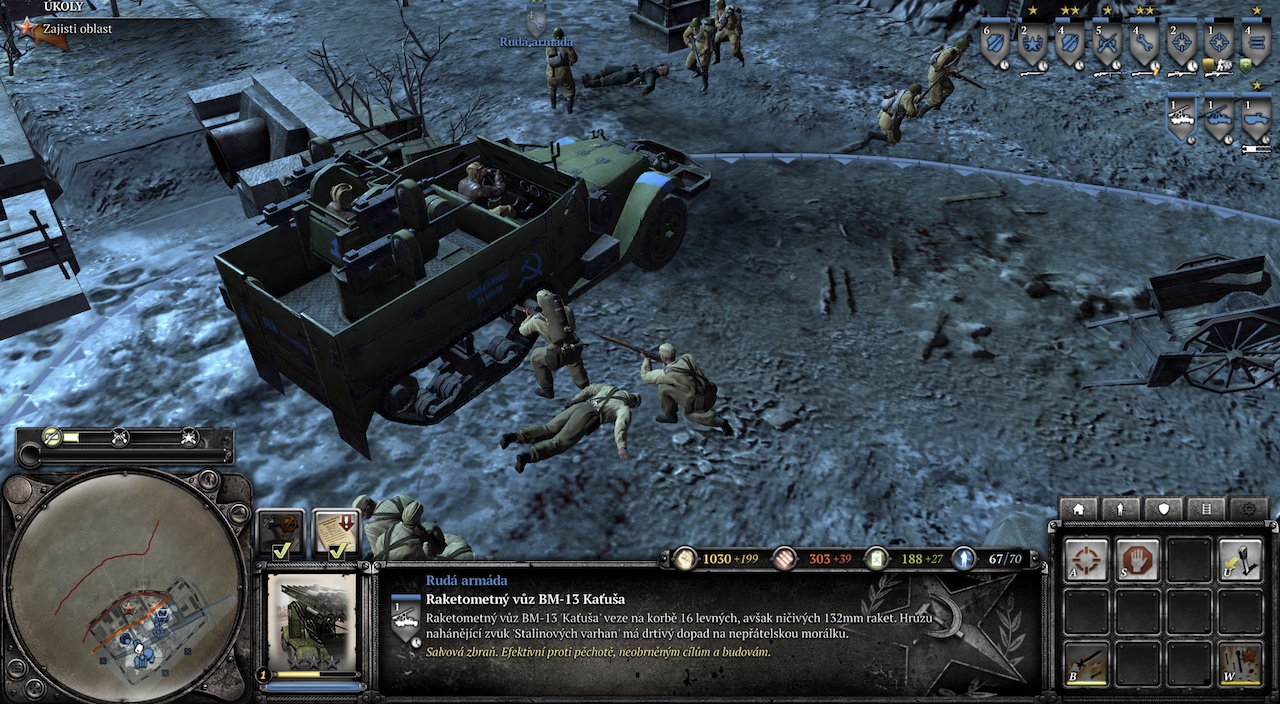Use the explosion ability marked W
The width and height of the screenshot is (1280, 704).
coord(1240,663)
